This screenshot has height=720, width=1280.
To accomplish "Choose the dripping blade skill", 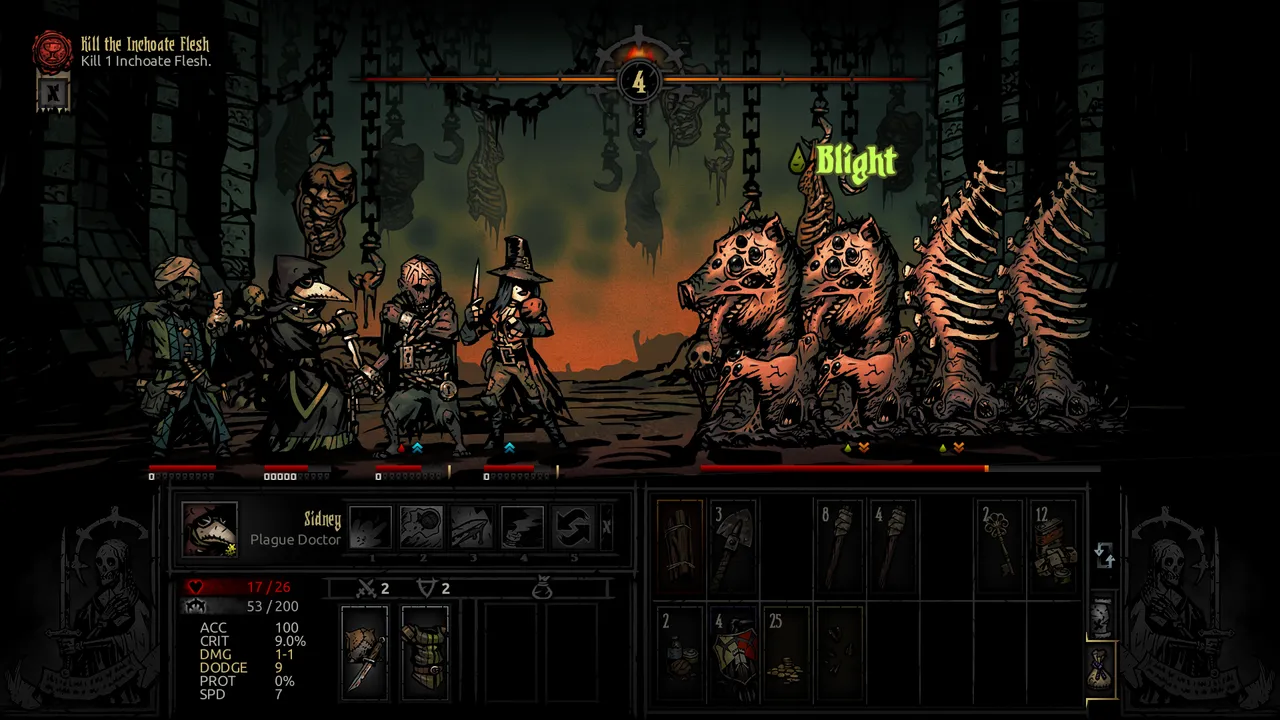I will click(x=471, y=527).
